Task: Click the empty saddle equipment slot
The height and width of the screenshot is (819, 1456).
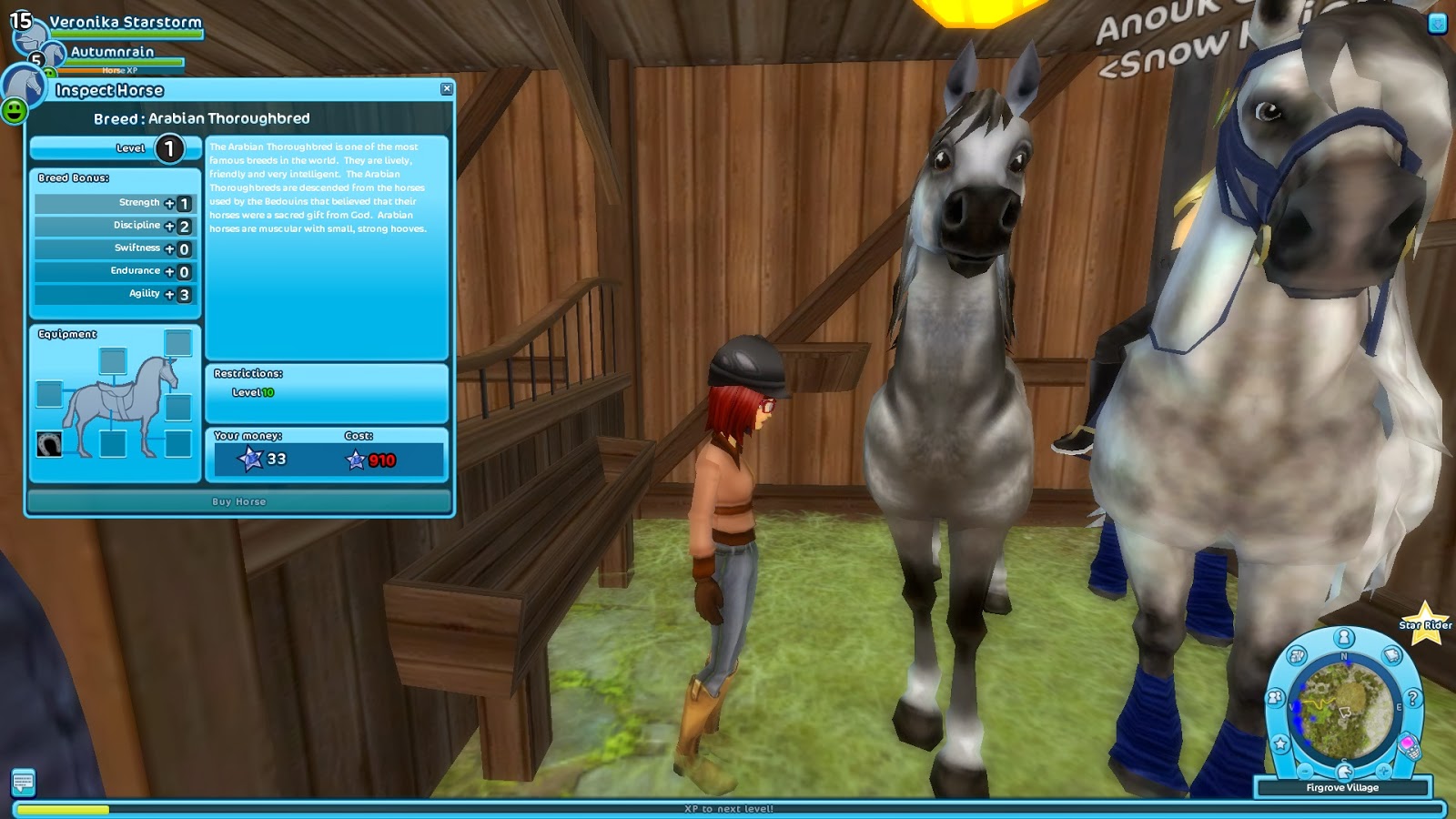Action: tap(115, 362)
